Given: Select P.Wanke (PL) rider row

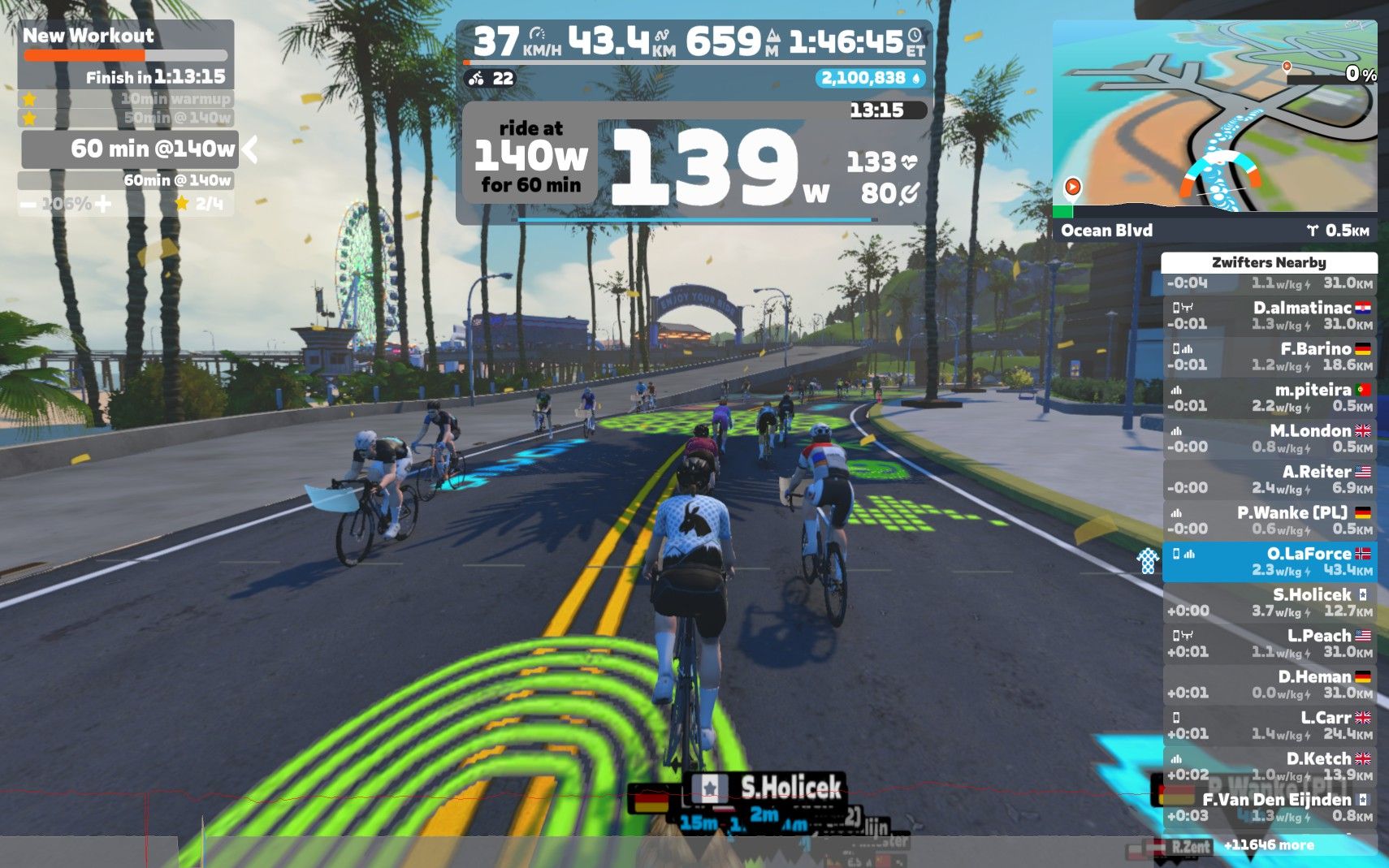Looking at the screenshot, I should pos(1270,520).
